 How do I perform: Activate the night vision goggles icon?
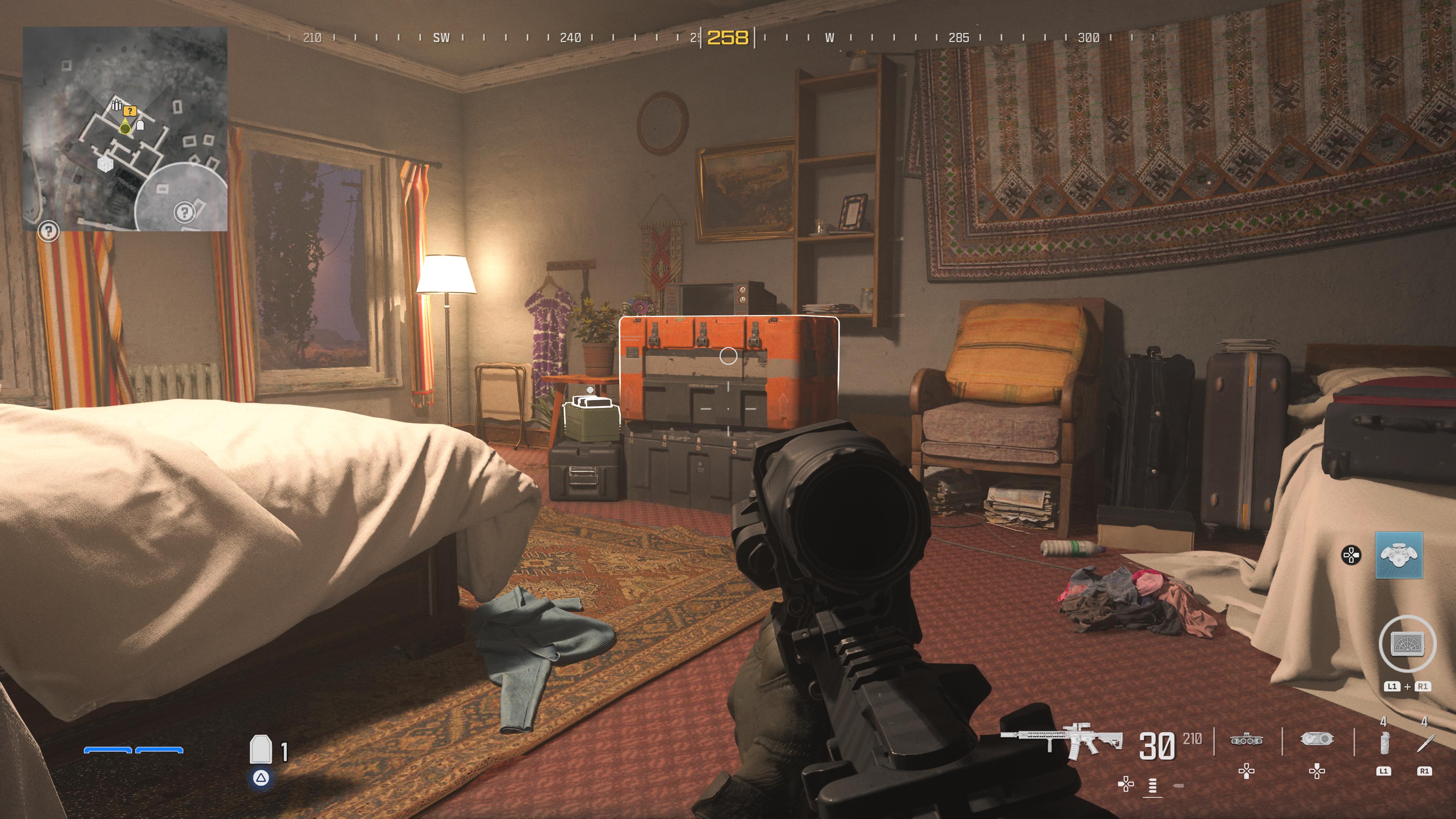pos(1246,739)
